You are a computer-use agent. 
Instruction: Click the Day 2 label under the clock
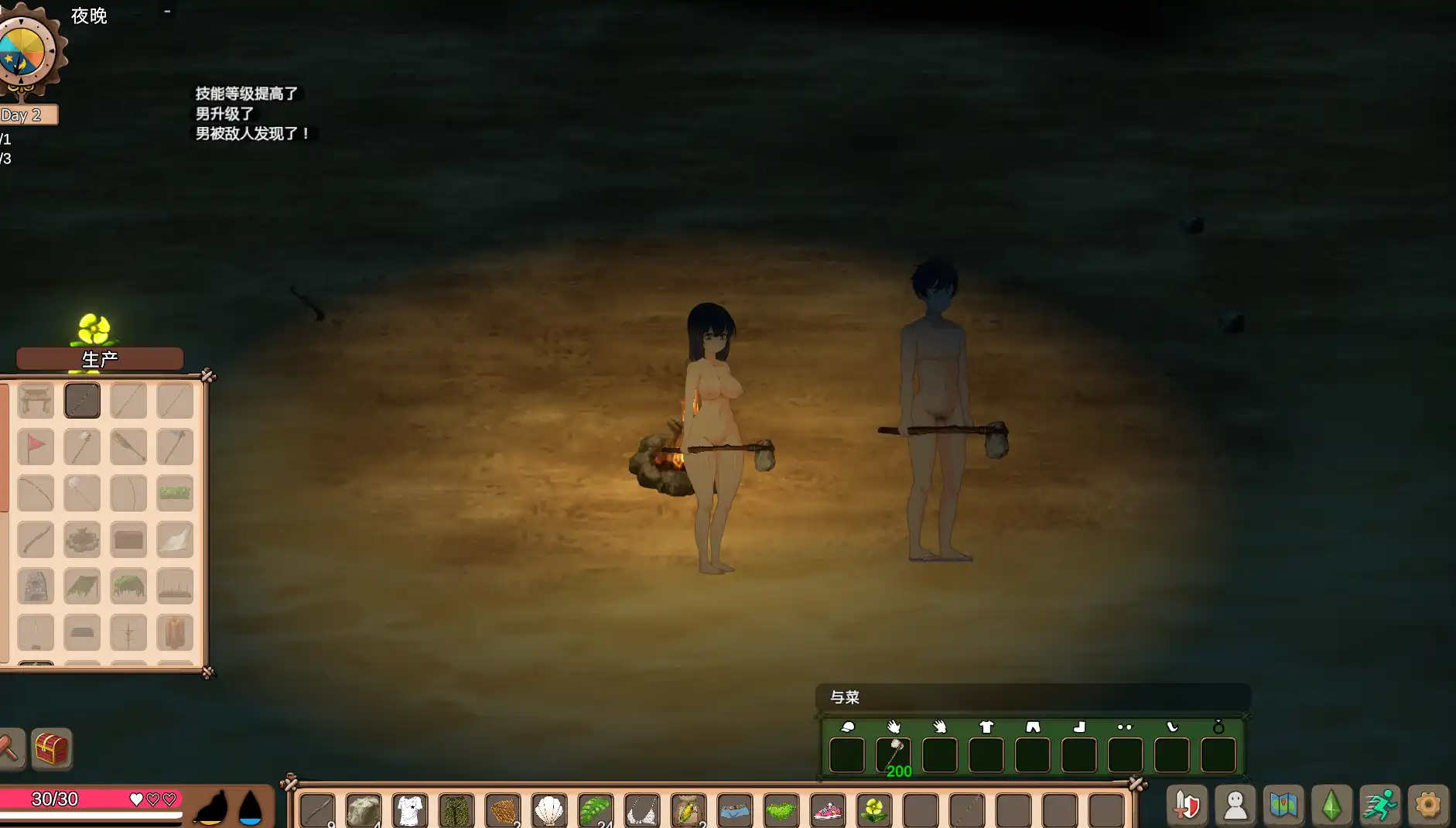tap(23, 115)
